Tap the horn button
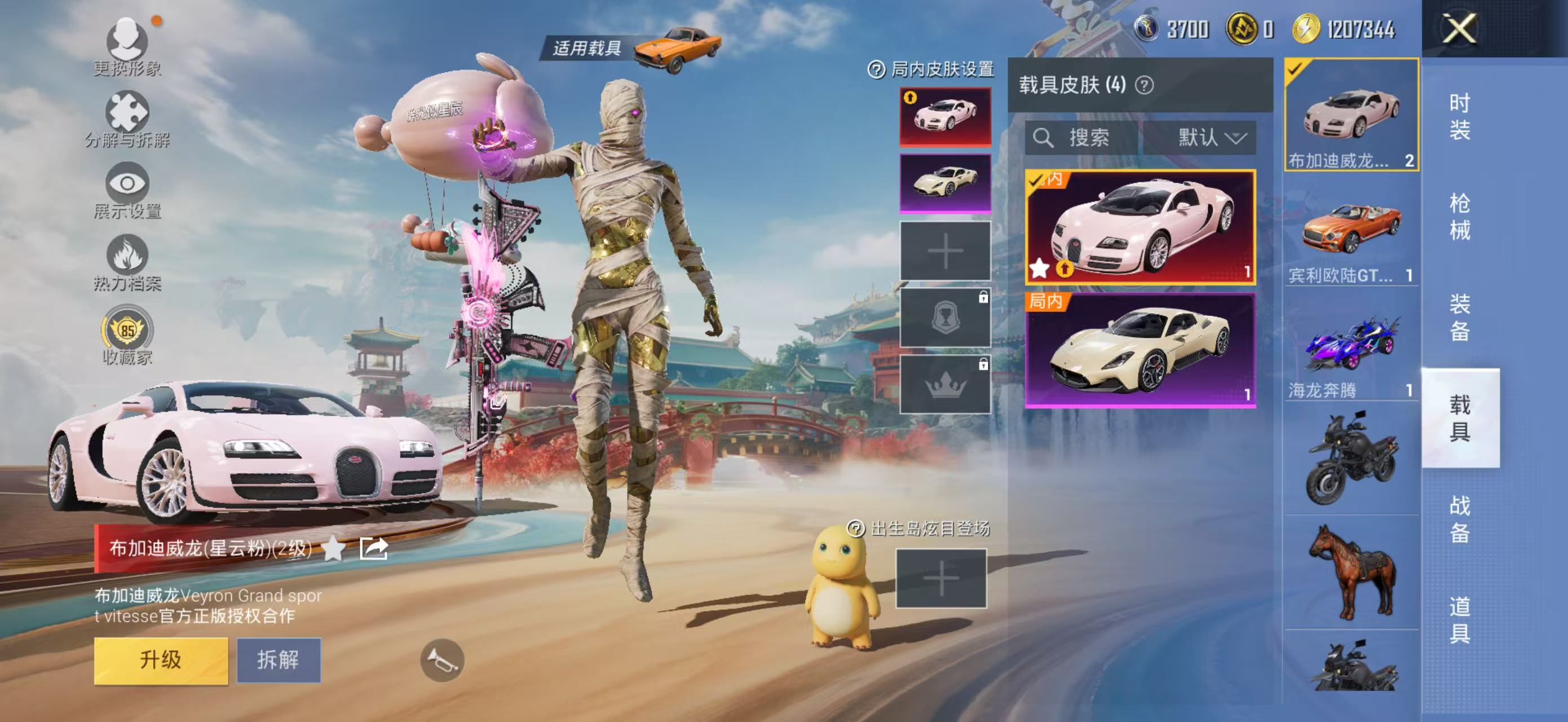Image resolution: width=1568 pixels, height=722 pixels. tap(443, 660)
